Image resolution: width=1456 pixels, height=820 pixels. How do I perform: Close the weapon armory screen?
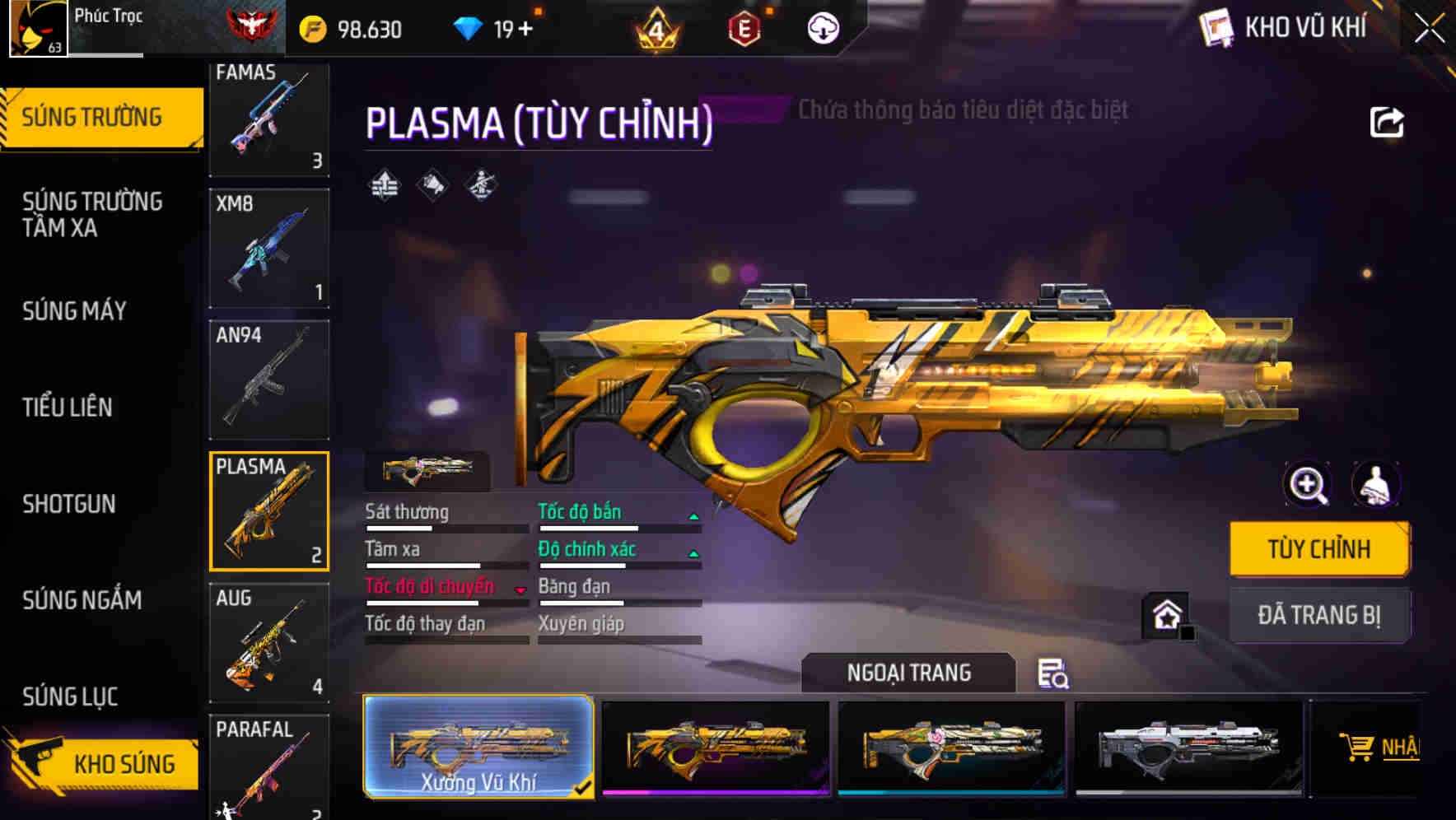click(1430, 29)
